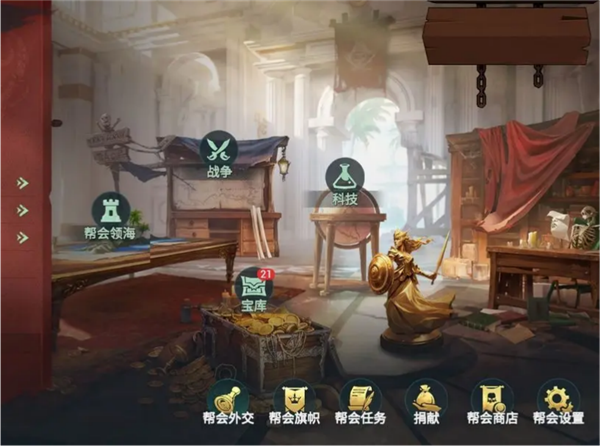Open 帮会设置 guild settings
The height and width of the screenshot is (446, 600).
[558, 399]
